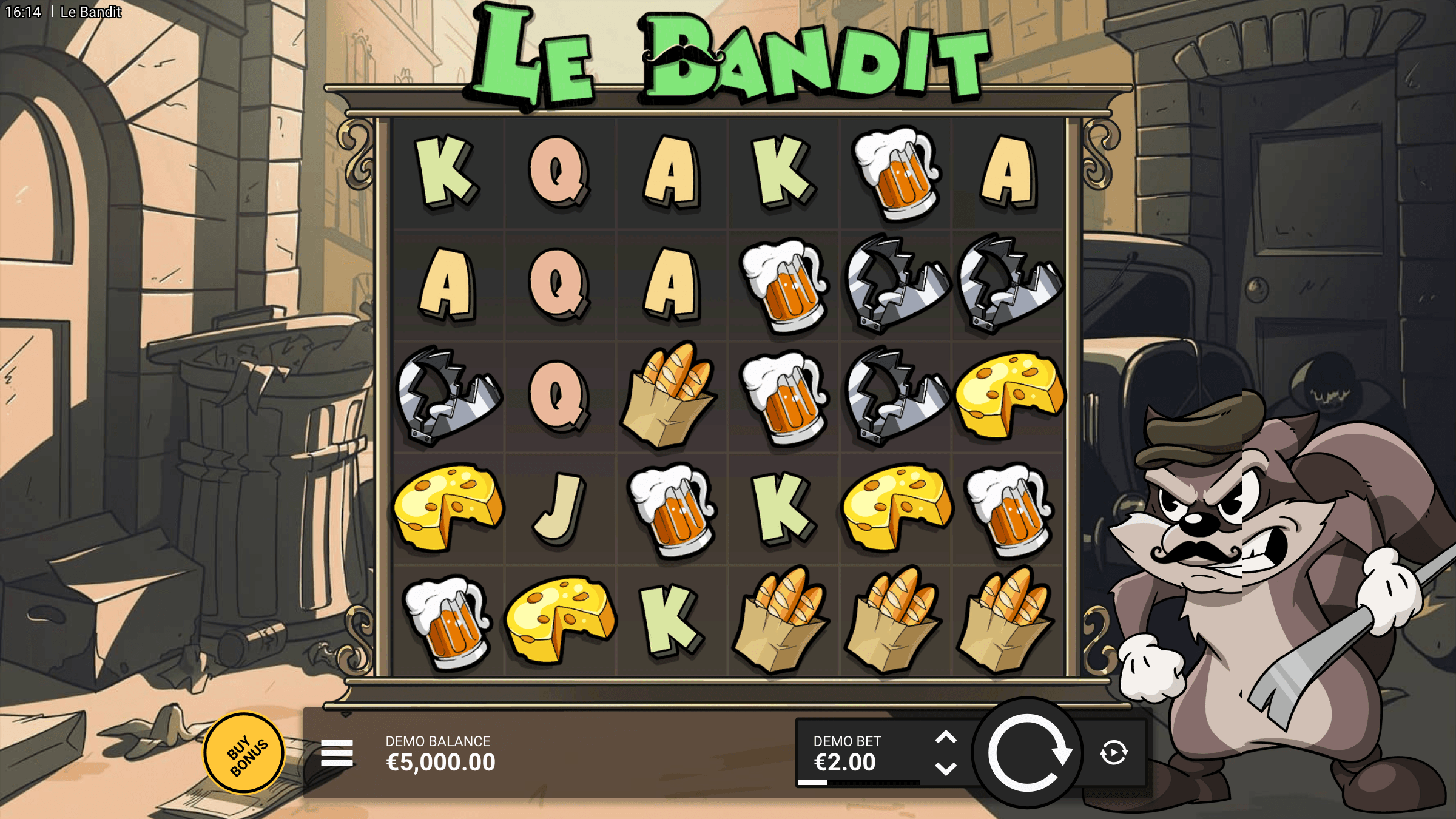
Task: Open the Buy Bonus feature
Action: pos(245,751)
